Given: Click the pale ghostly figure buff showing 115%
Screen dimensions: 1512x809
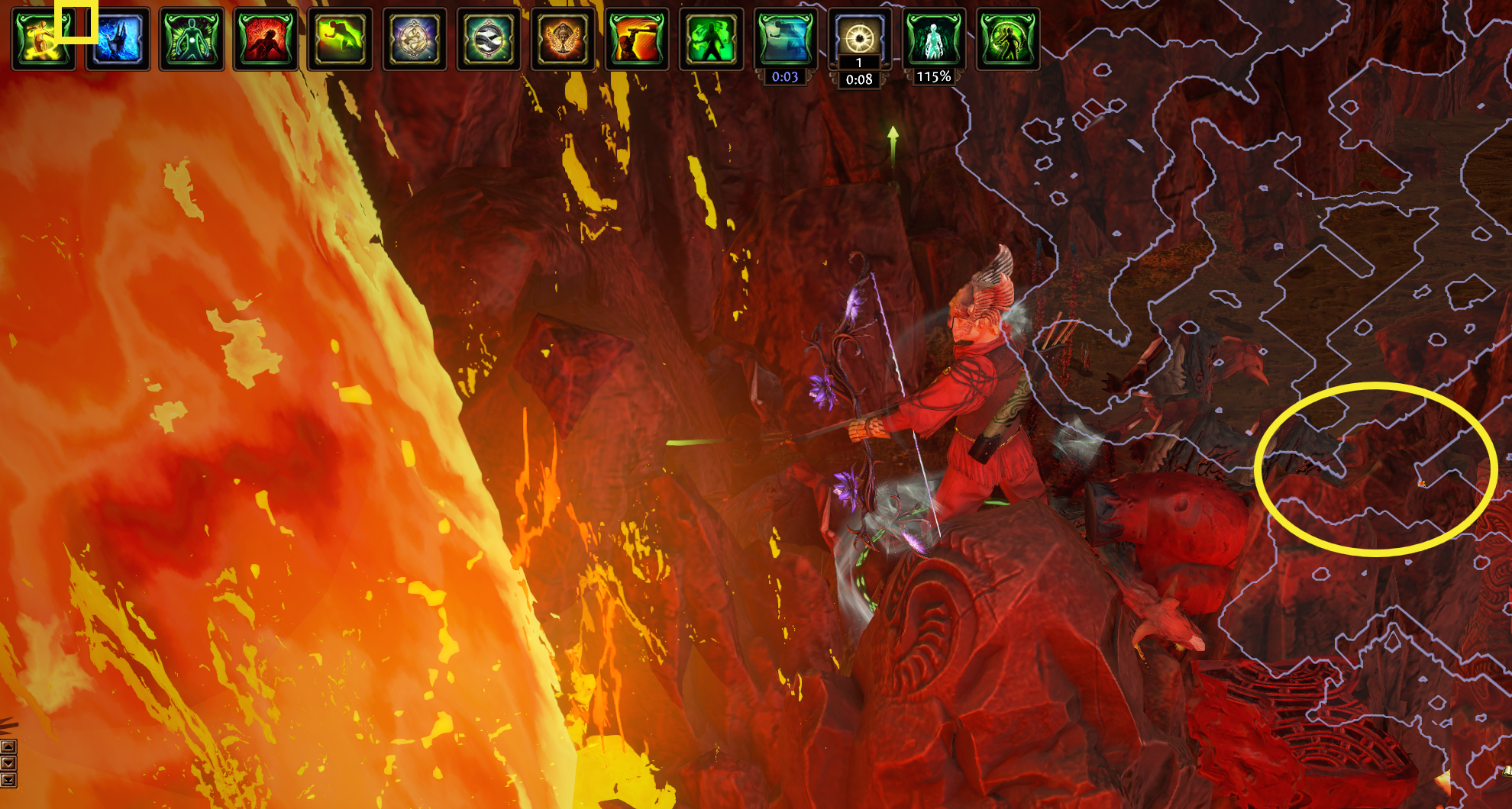Looking at the screenshot, I should [933, 39].
